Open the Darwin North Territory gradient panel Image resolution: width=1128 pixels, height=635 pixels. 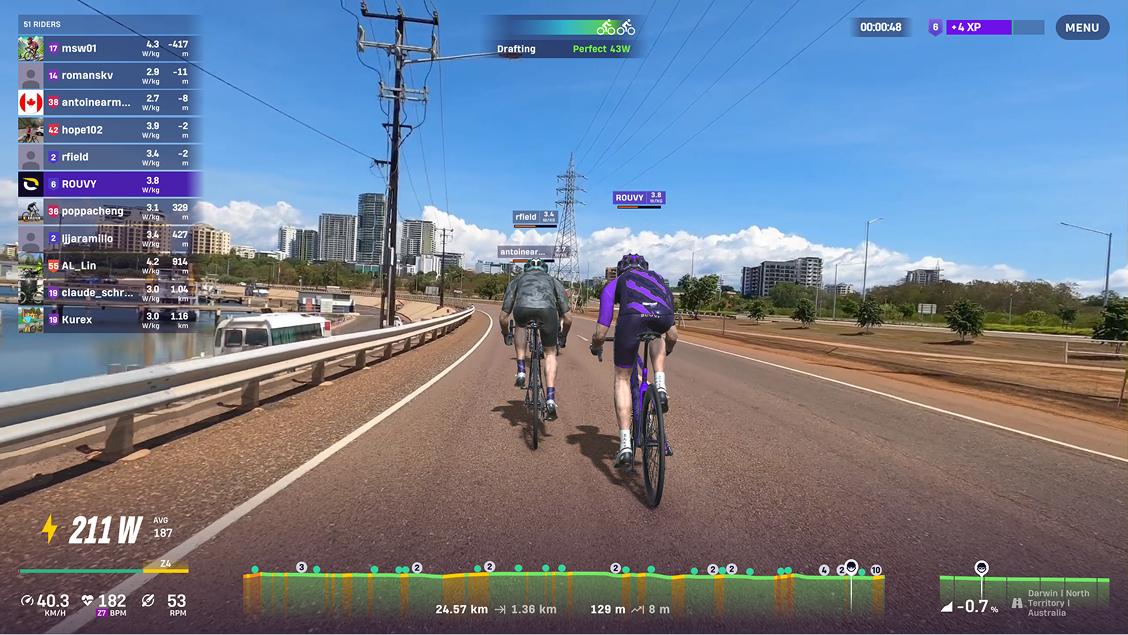tap(1024, 591)
